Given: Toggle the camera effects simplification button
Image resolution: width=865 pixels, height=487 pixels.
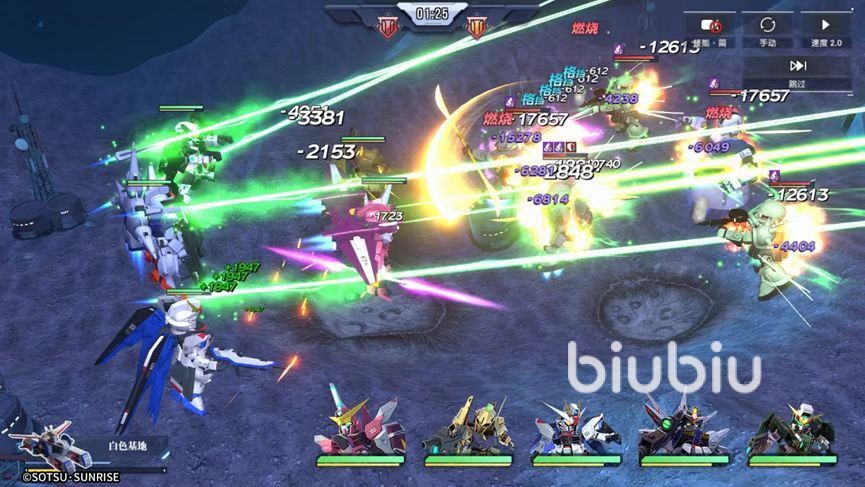Looking at the screenshot, I should coord(711,30).
